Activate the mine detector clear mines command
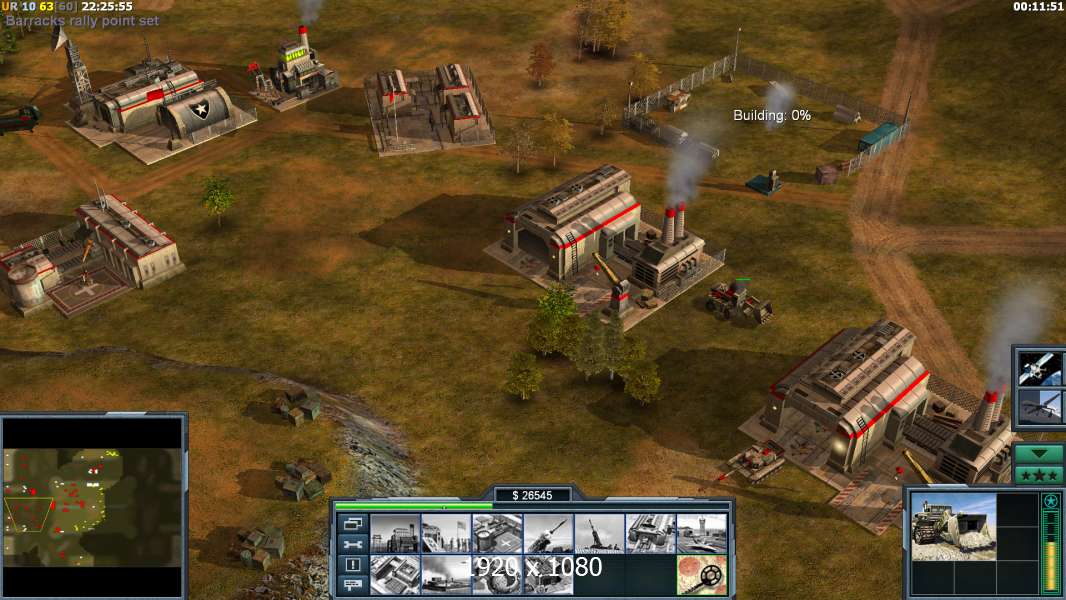The height and width of the screenshot is (600, 1066). point(701,574)
